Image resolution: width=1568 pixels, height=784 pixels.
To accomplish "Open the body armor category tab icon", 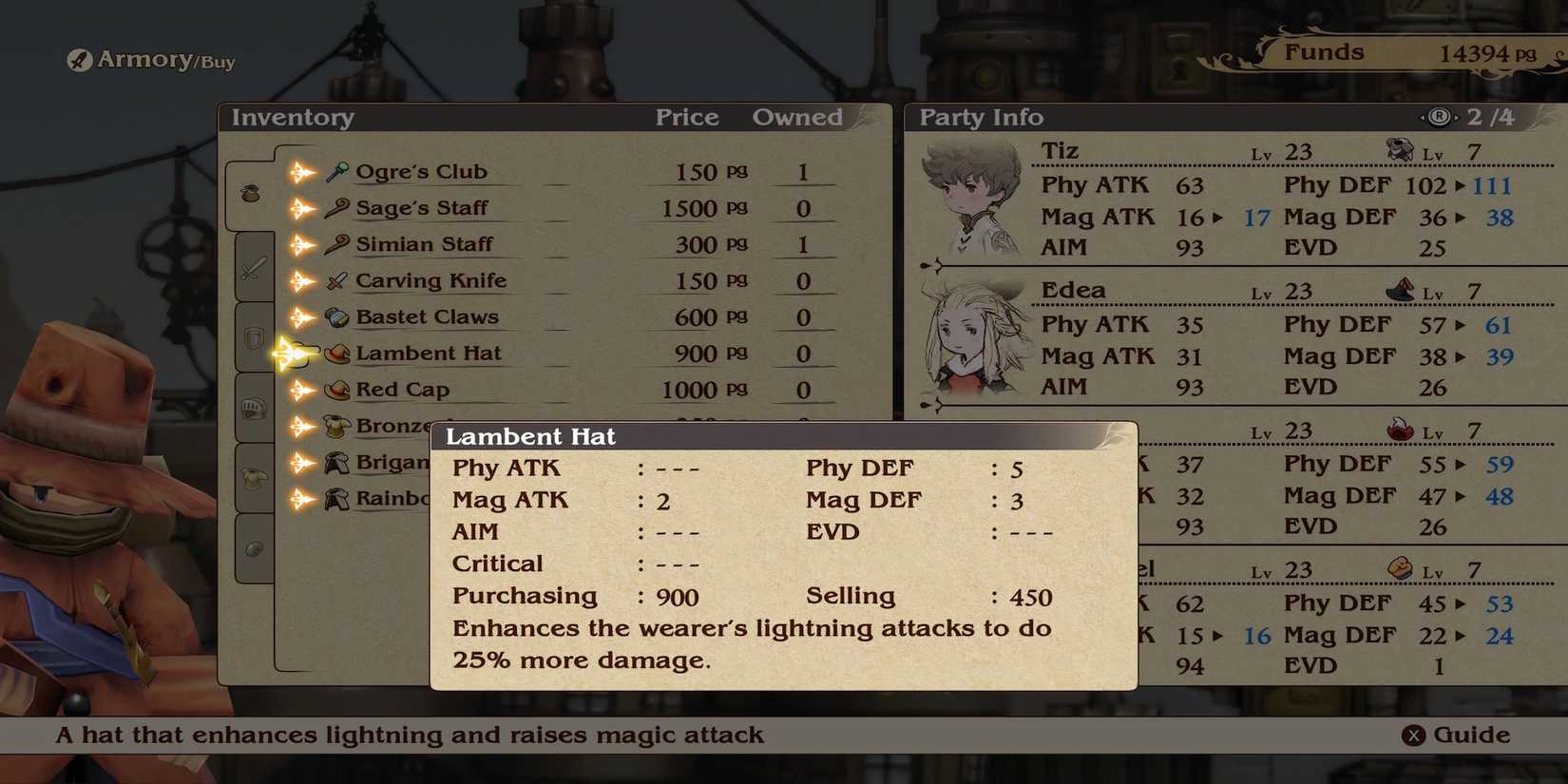I will click(252, 478).
